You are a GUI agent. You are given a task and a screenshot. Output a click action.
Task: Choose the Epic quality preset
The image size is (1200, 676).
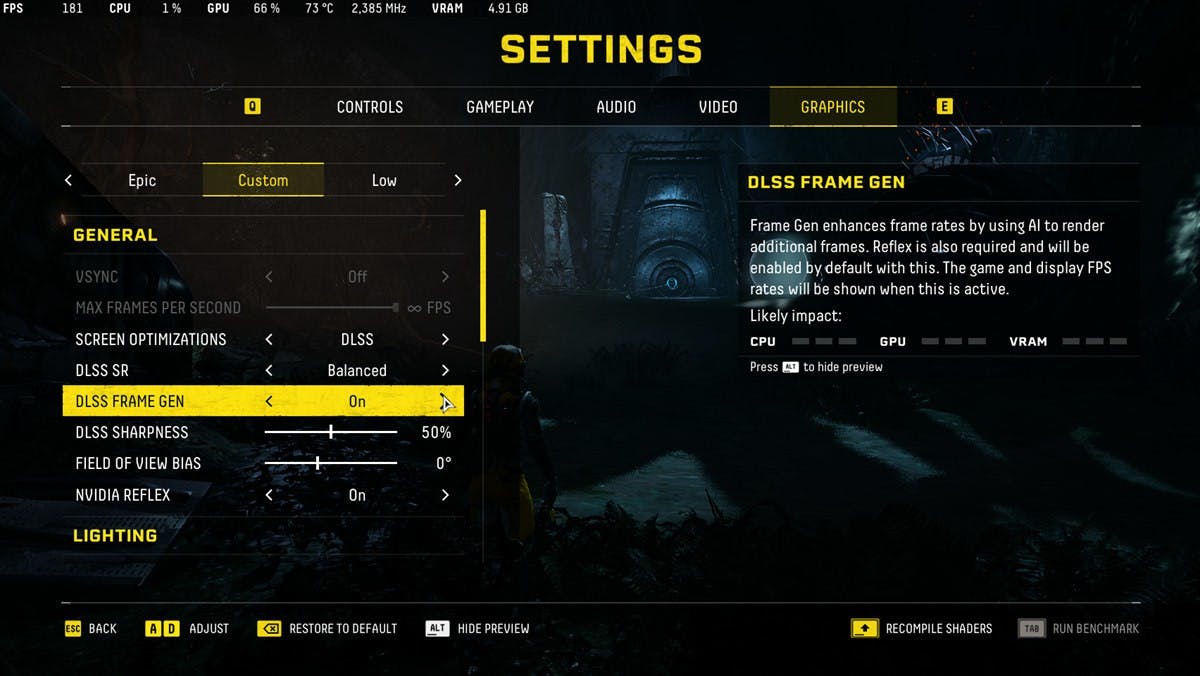click(142, 180)
